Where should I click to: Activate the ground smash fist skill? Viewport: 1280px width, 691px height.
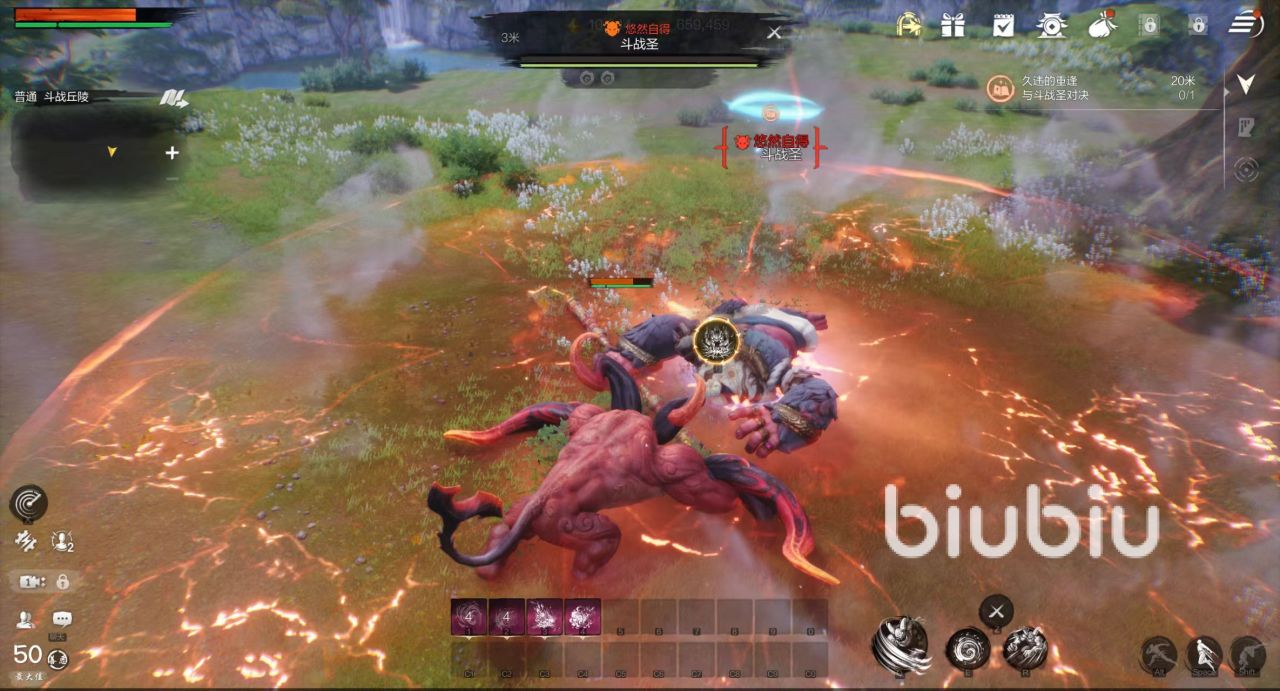tap(1025, 646)
